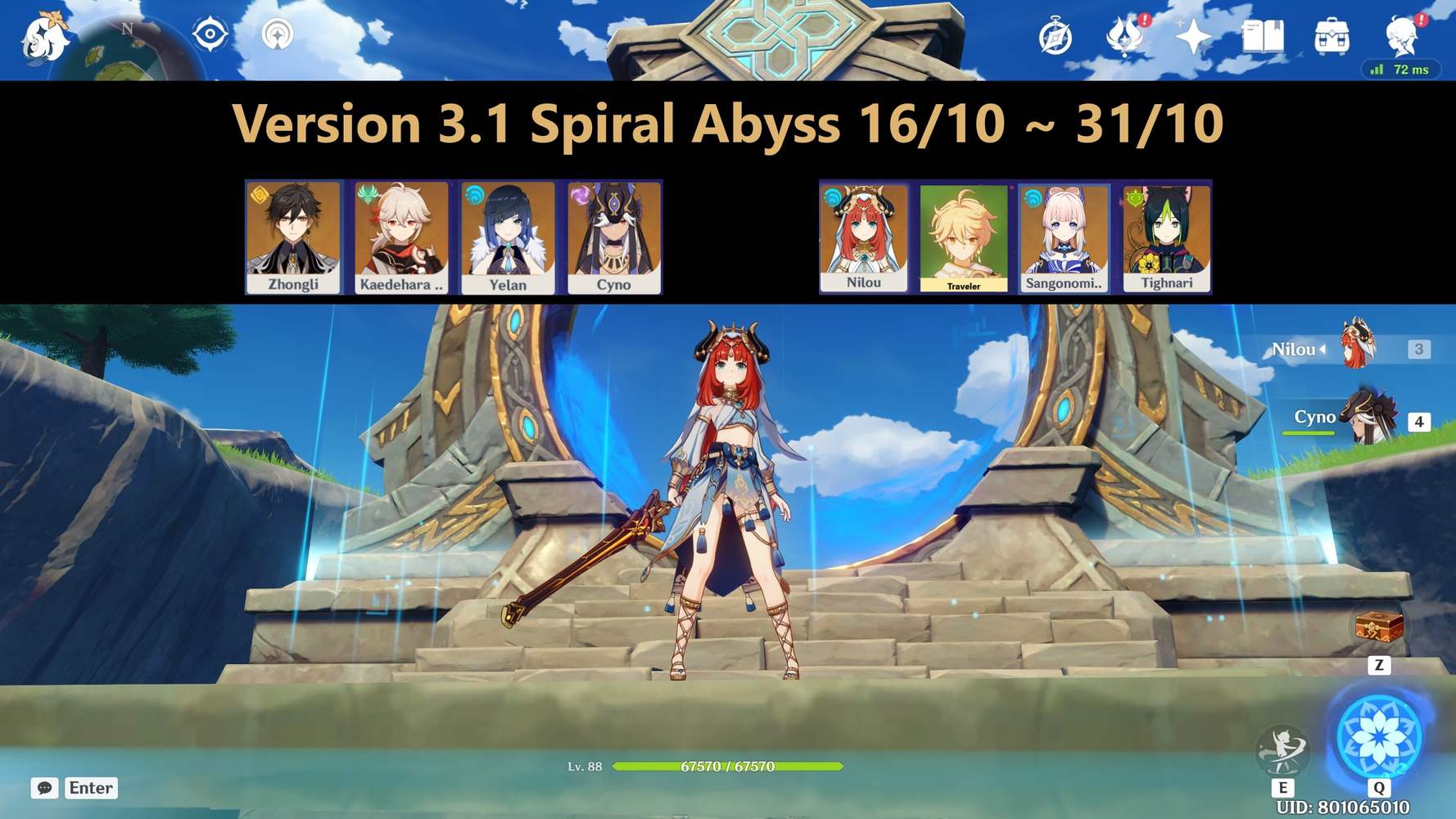Open the Adventurer Handbook
Viewport: 1456px width, 819px height.
[1261, 37]
